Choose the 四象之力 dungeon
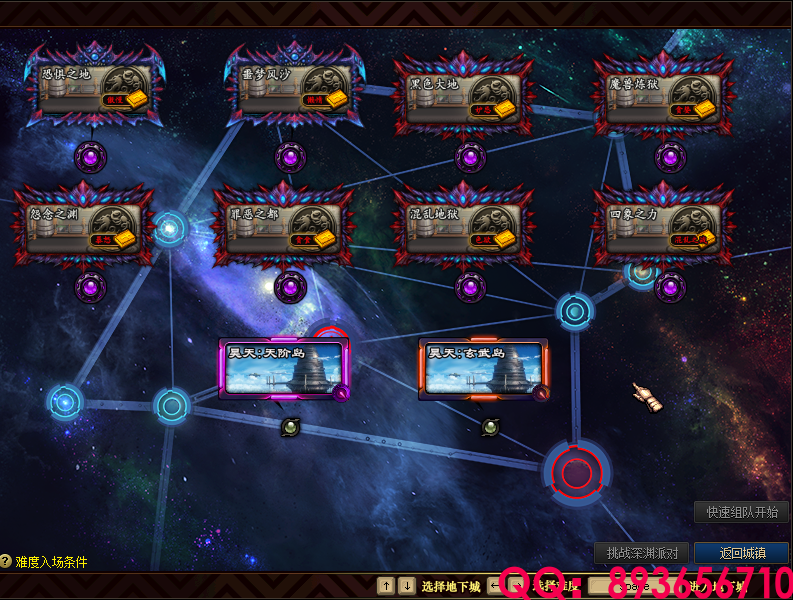793x600 pixels. click(662, 226)
